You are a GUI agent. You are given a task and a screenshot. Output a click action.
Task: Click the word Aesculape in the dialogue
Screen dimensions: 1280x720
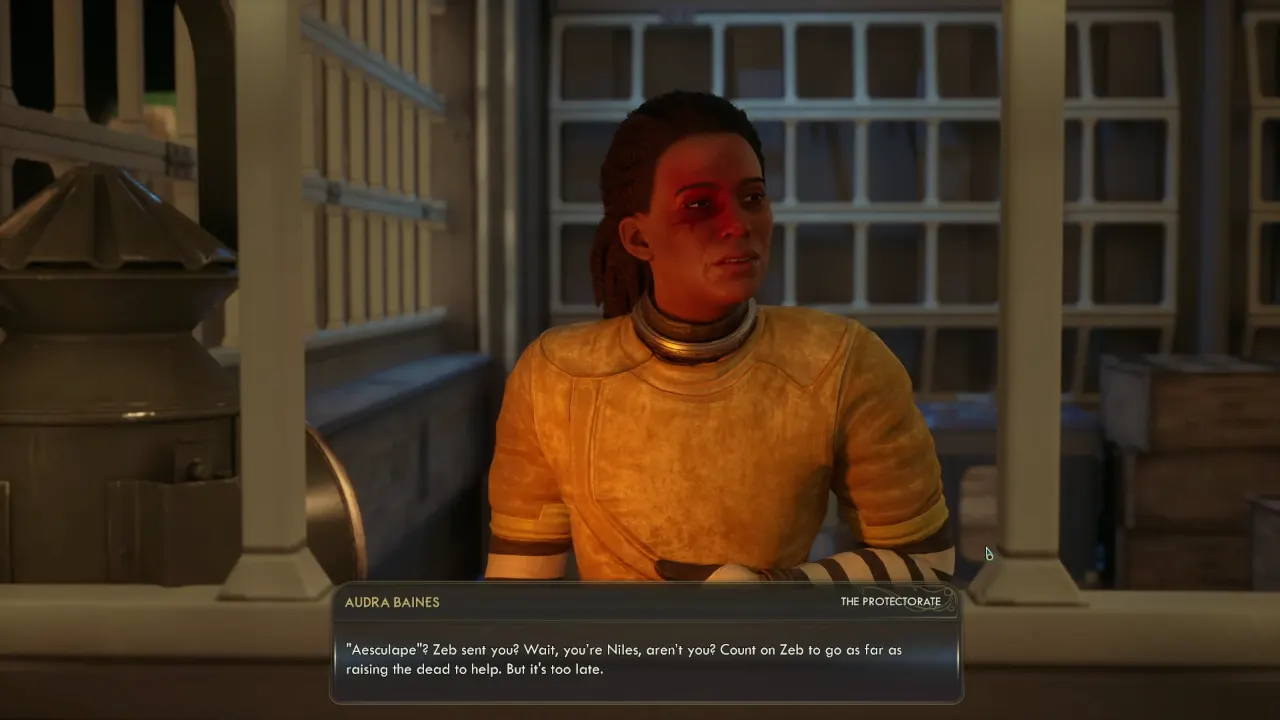383,649
